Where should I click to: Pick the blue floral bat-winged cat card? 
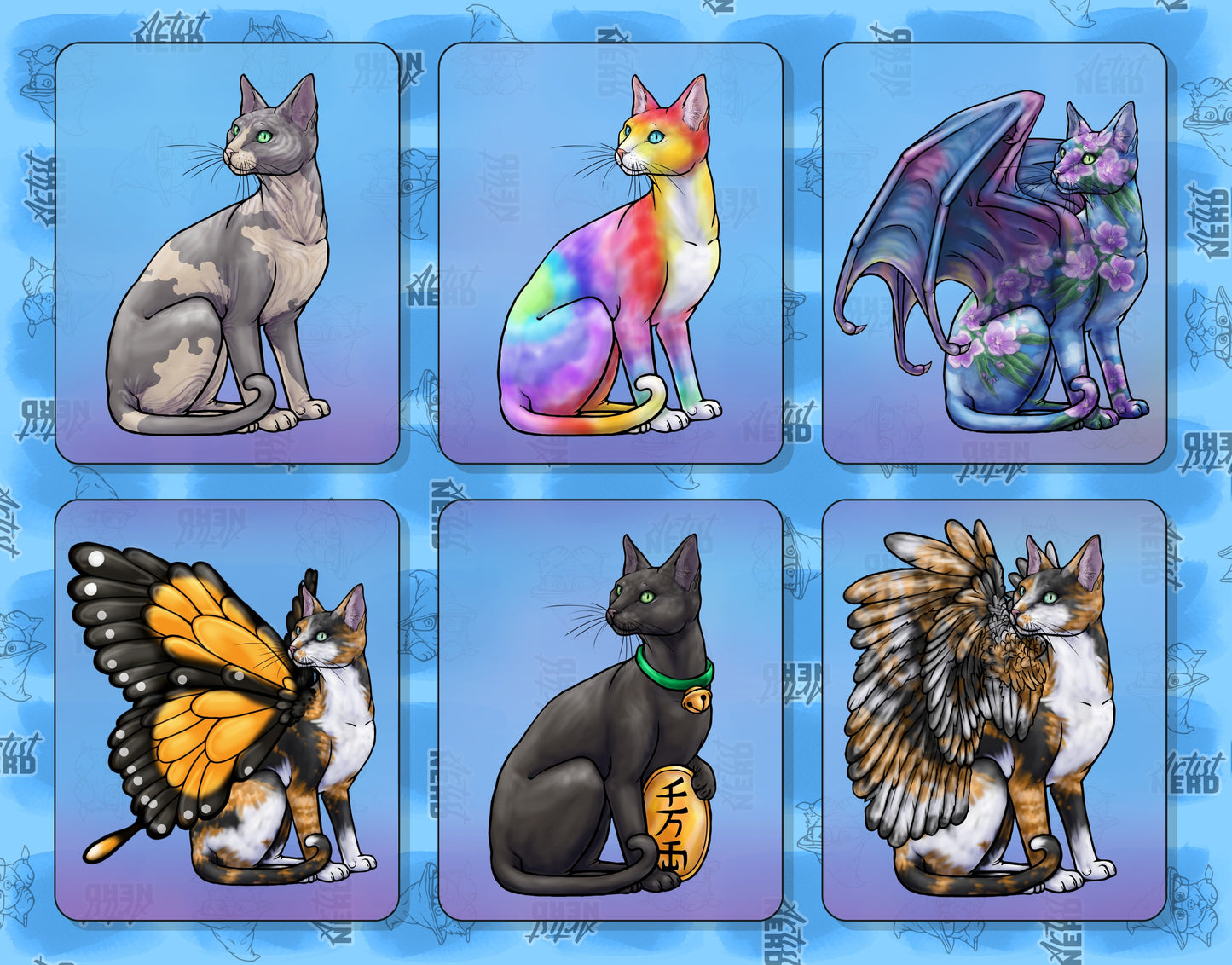[x=994, y=253]
